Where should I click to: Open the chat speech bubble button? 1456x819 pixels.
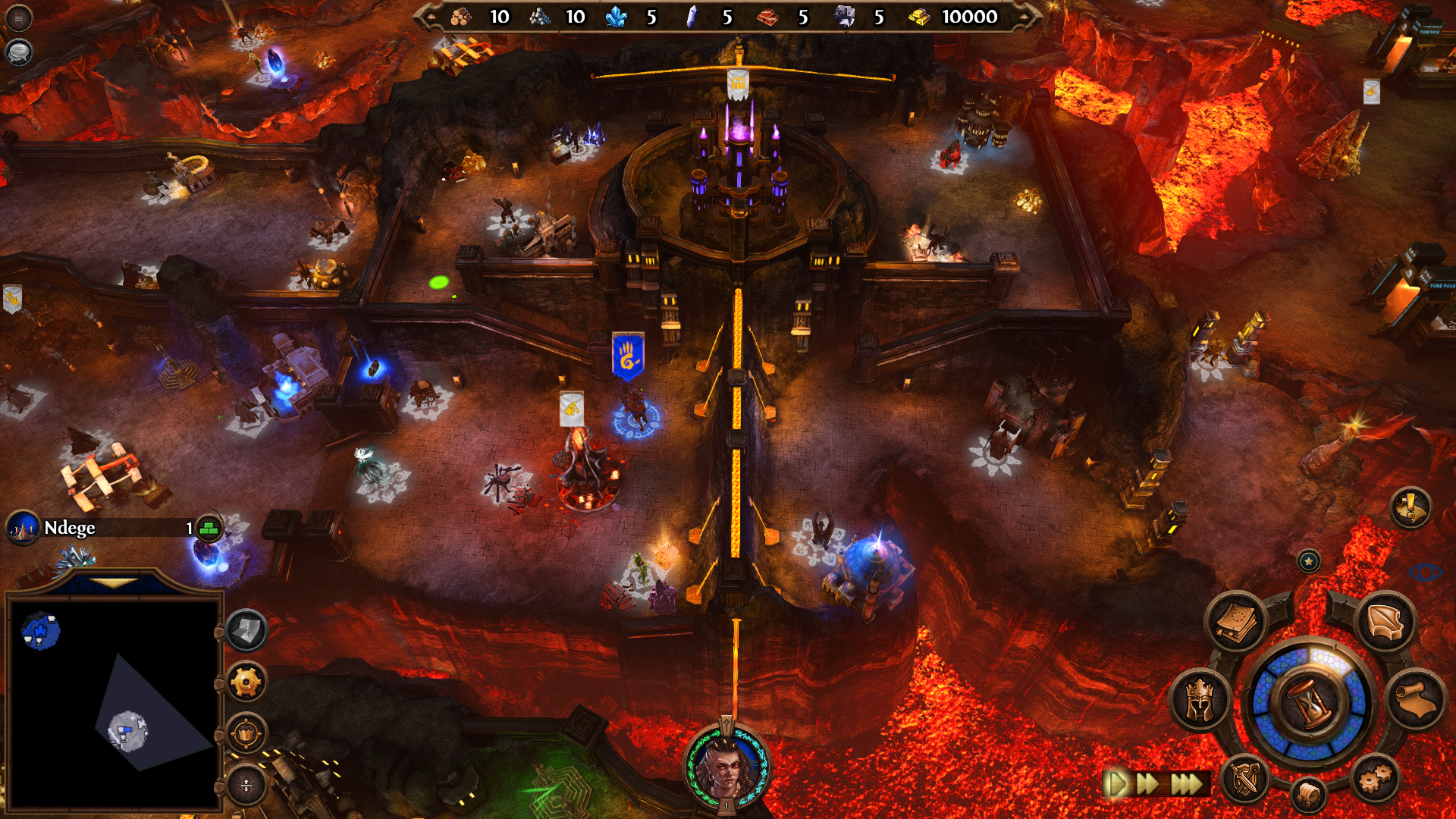18,52
